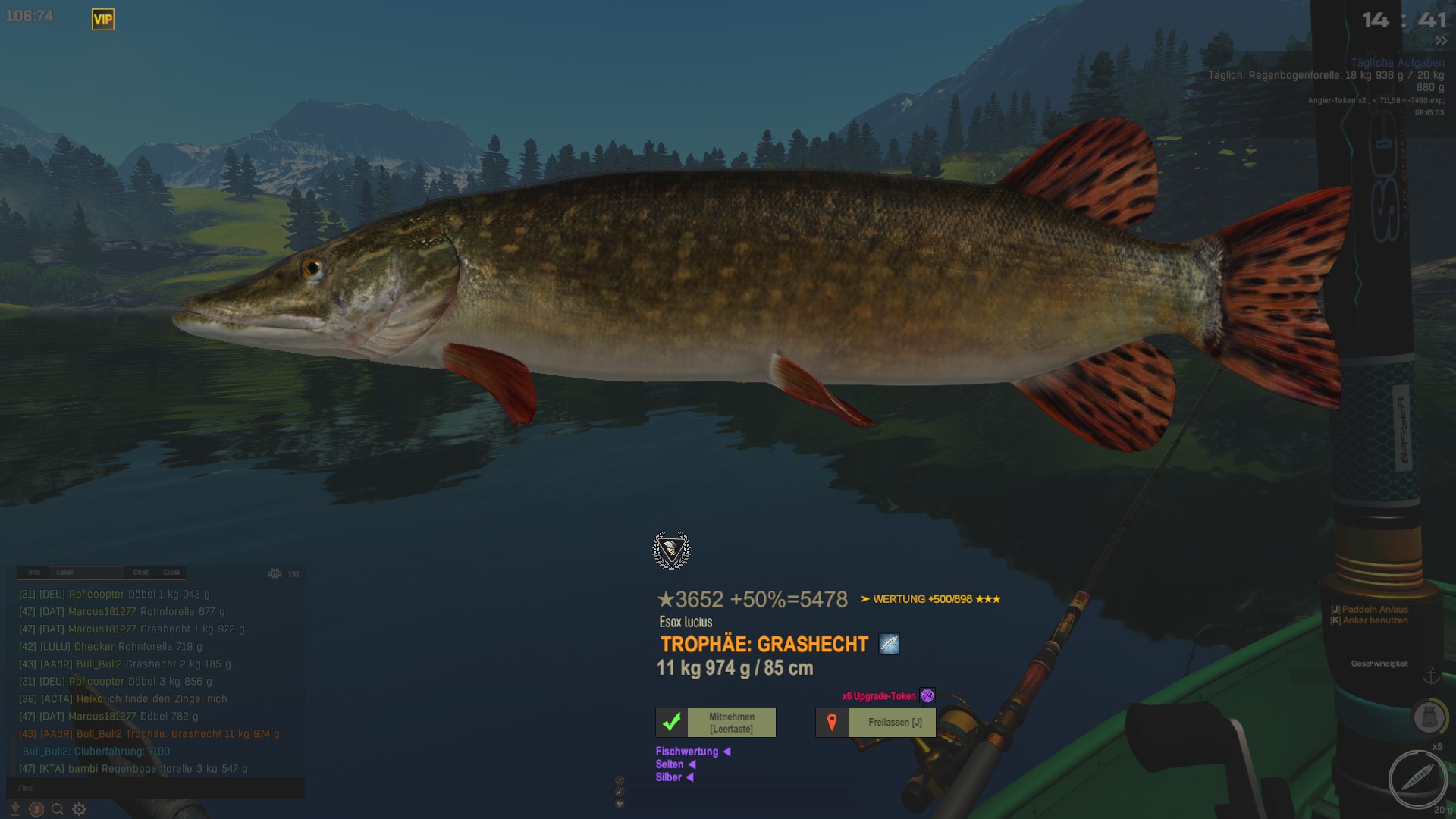Select the groundbait bag icon
The width and height of the screenshot is (1456, 819).
coord(1429,717)
